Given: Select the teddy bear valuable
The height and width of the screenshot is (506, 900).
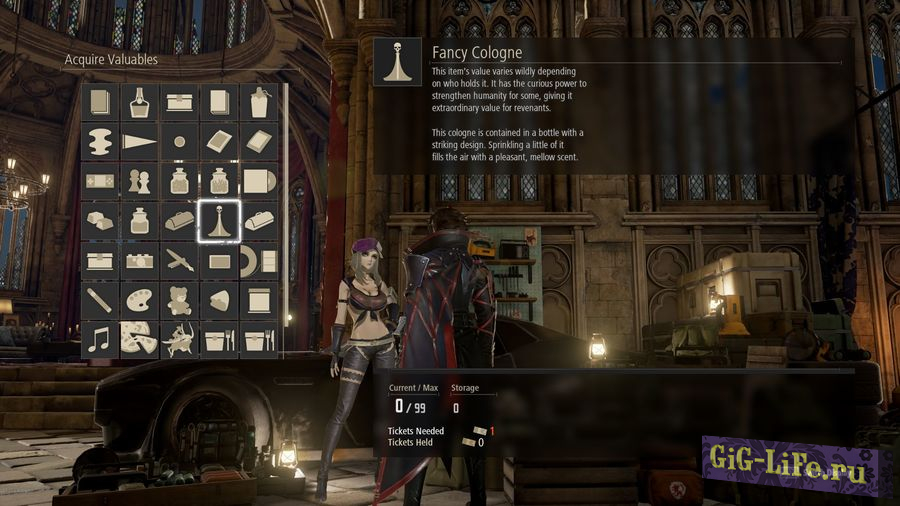Looking at the screenshot, I should click(x=180, y=299).
